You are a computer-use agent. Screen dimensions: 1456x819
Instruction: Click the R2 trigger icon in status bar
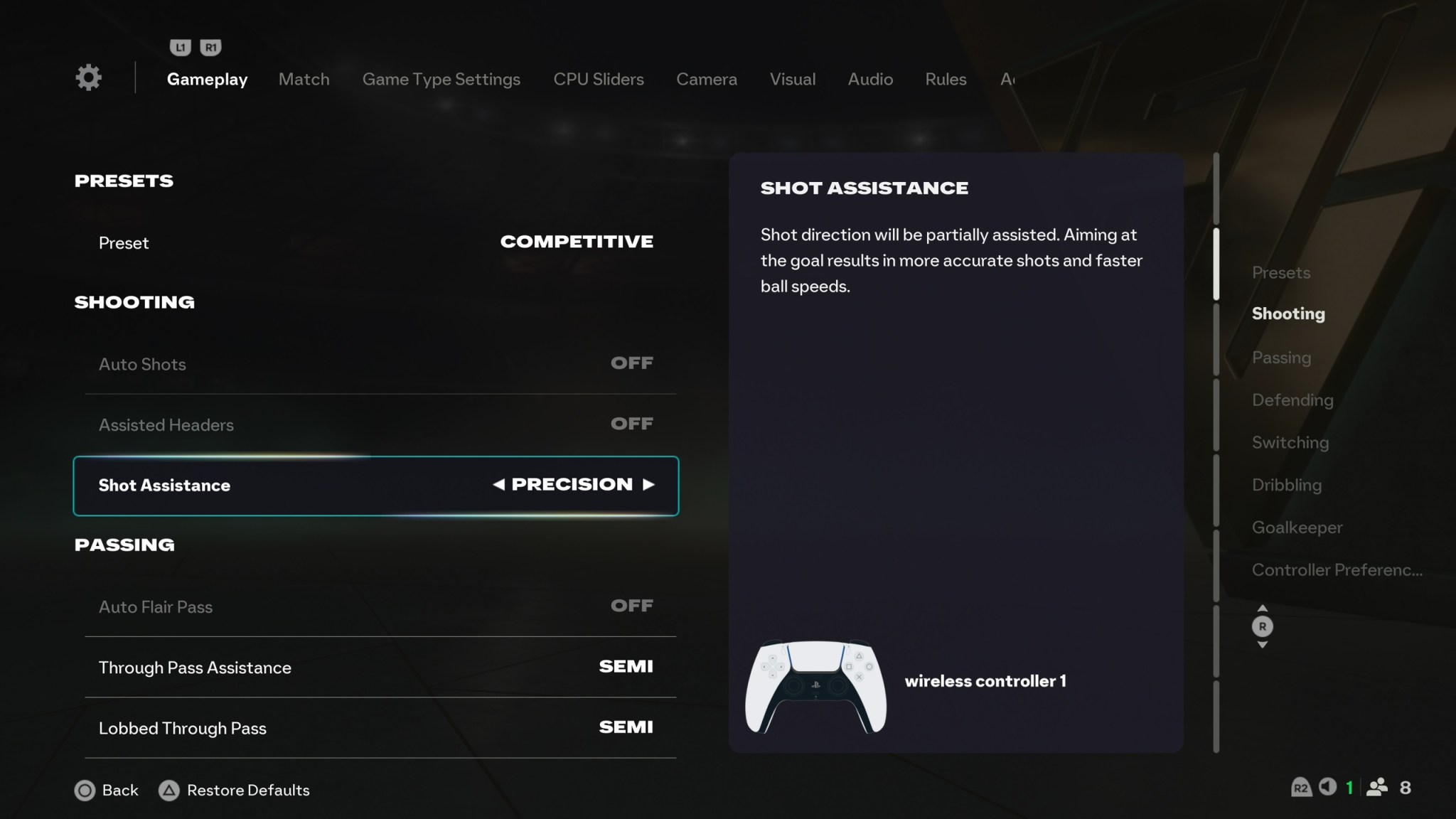tap(1302, 787)
